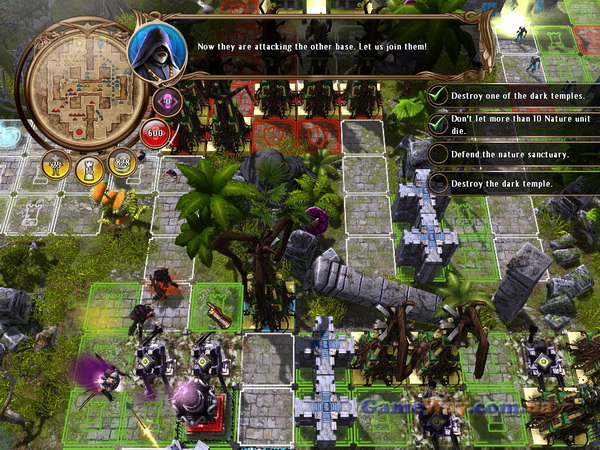Choose the "Defend the nature sanctuary" objective
600x450 pixels.
[x=510, y=154]
